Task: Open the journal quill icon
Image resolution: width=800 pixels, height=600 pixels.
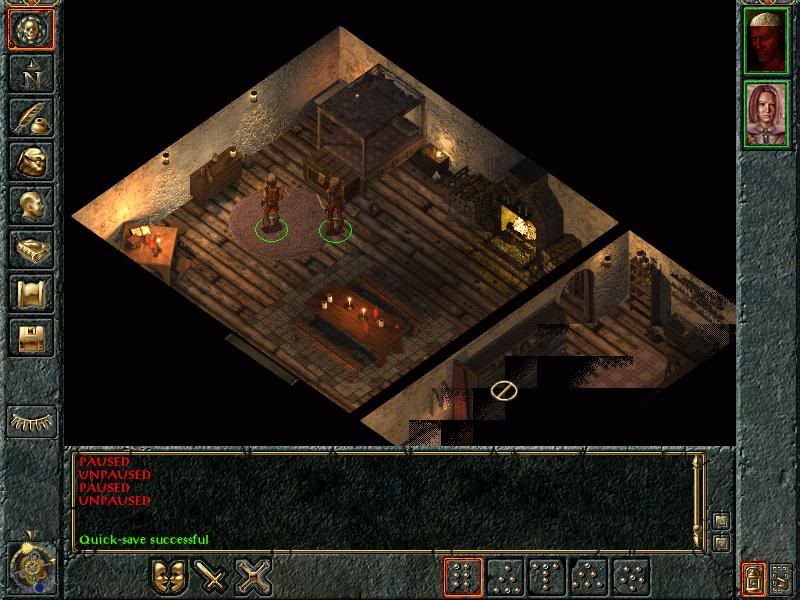Action: point(30,116)
